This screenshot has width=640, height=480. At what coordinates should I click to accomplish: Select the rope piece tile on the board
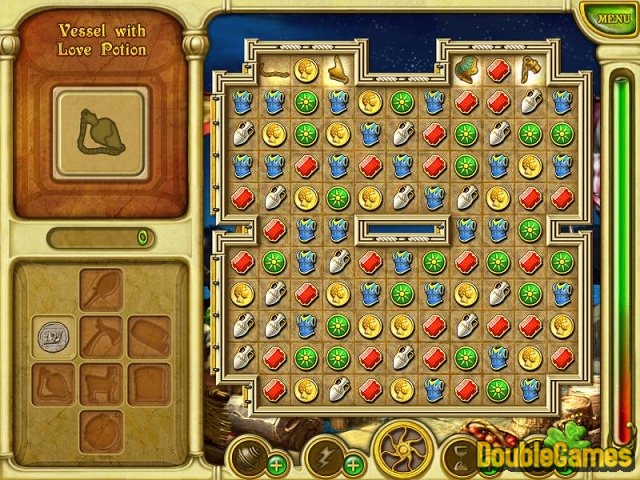tap(275, 69)
